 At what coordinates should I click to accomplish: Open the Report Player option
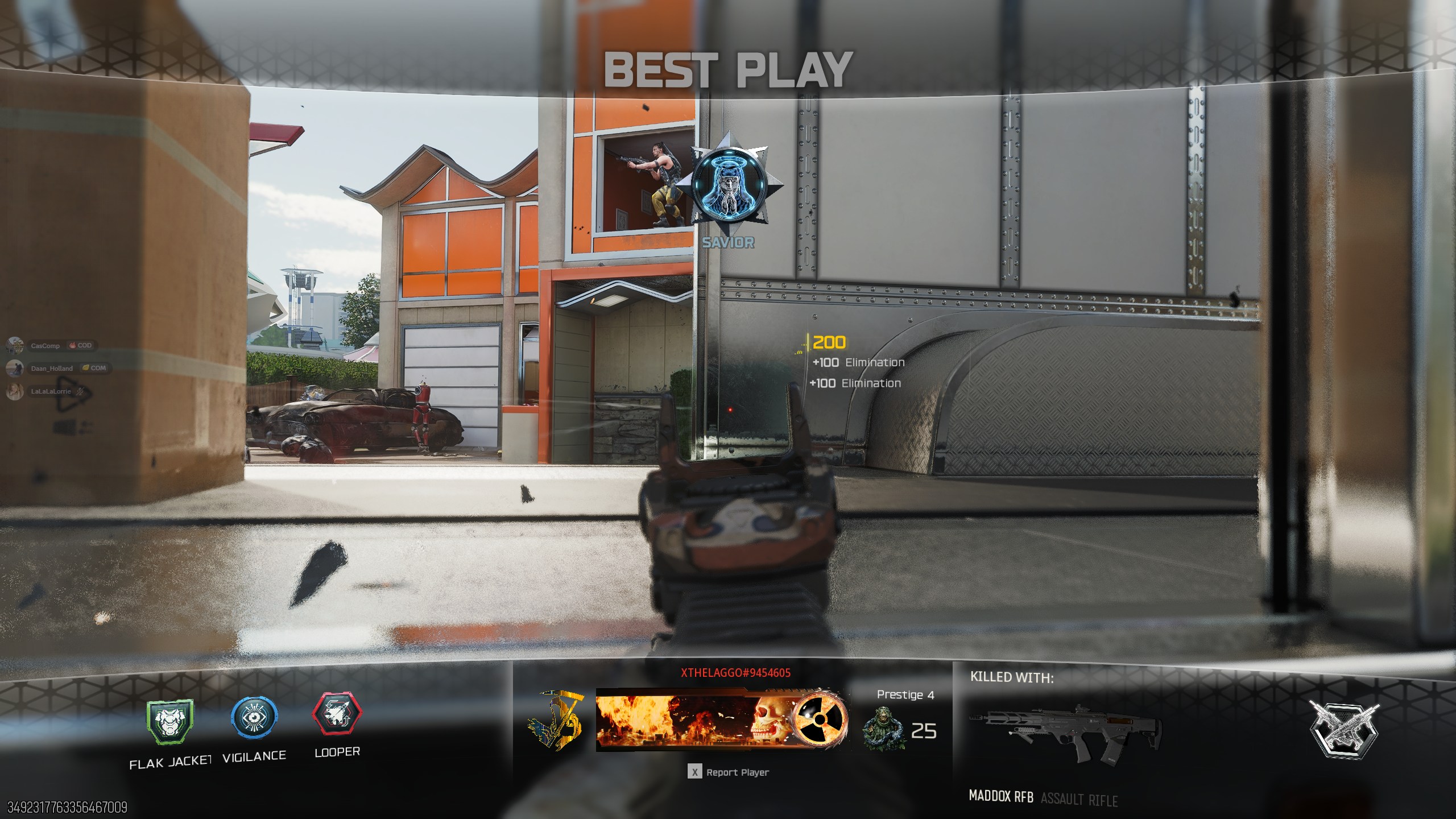(x=729, y=772)
